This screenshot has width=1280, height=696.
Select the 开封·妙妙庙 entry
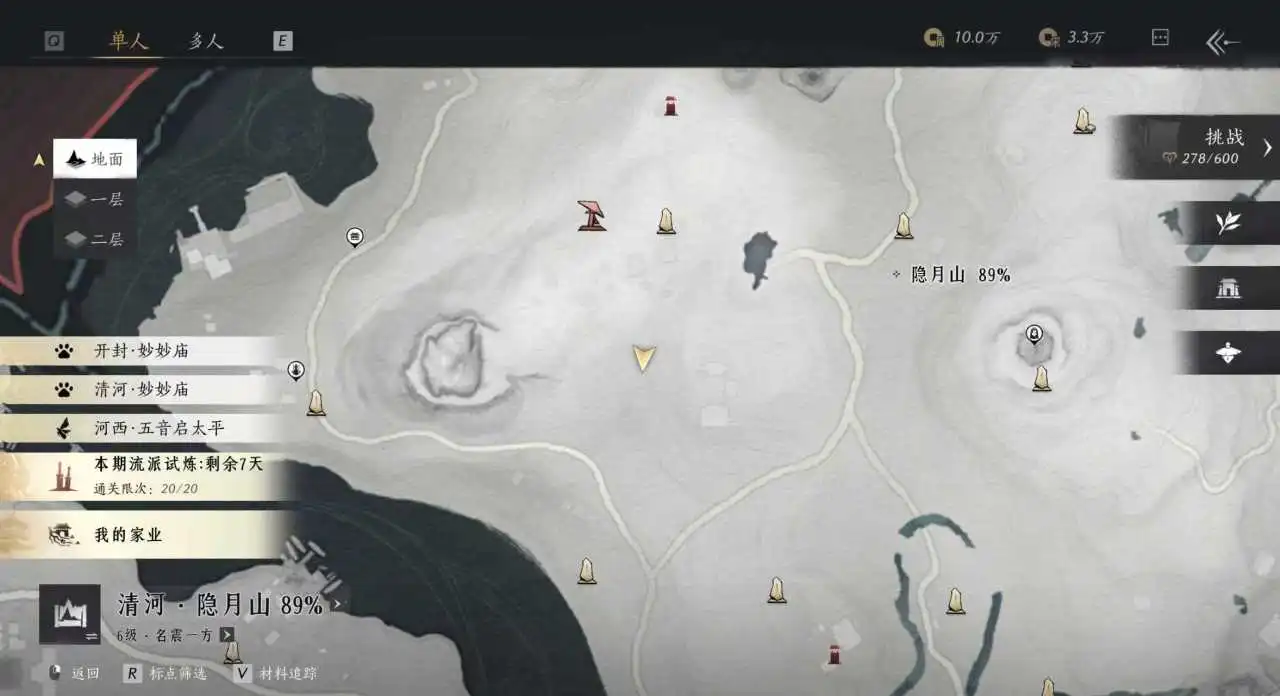140,351
